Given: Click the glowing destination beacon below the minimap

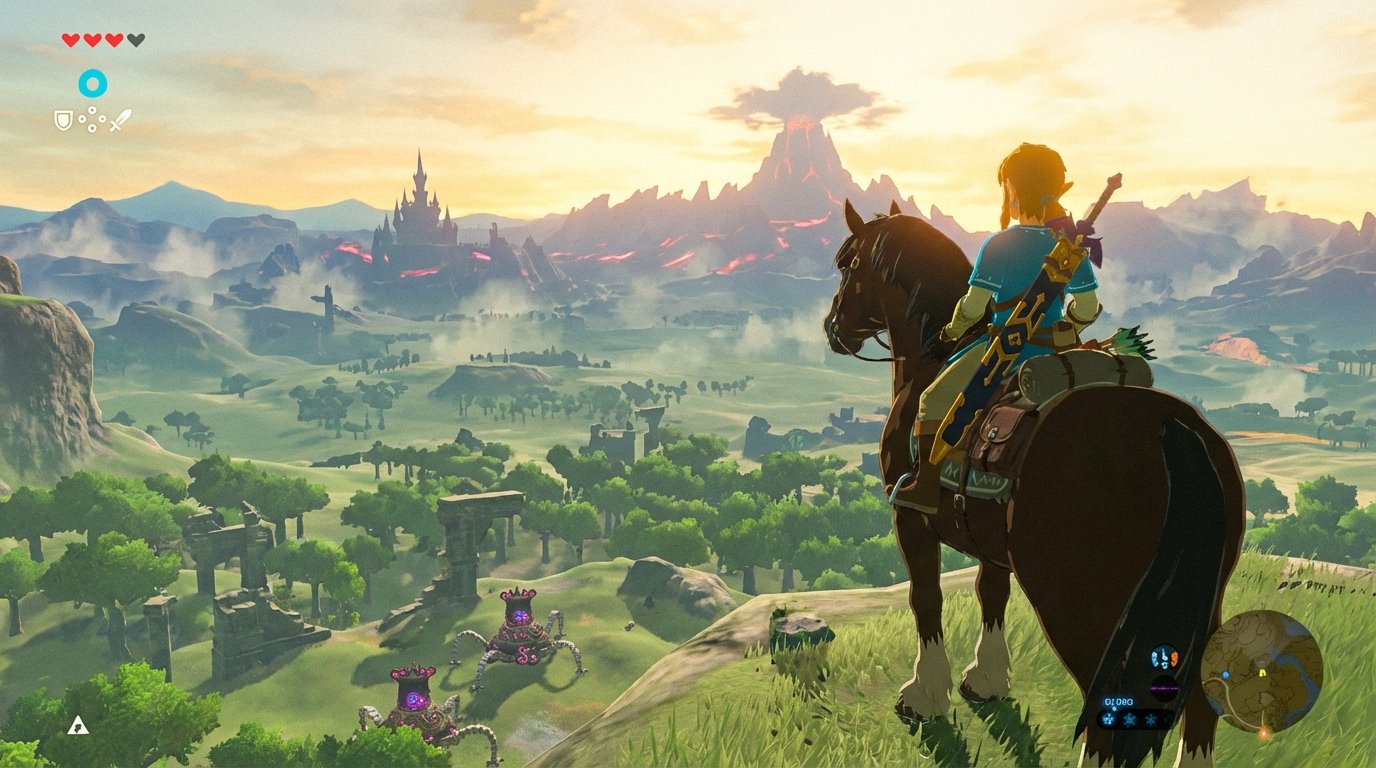Looking at the screenshot, I should (x=1265, y=732).
